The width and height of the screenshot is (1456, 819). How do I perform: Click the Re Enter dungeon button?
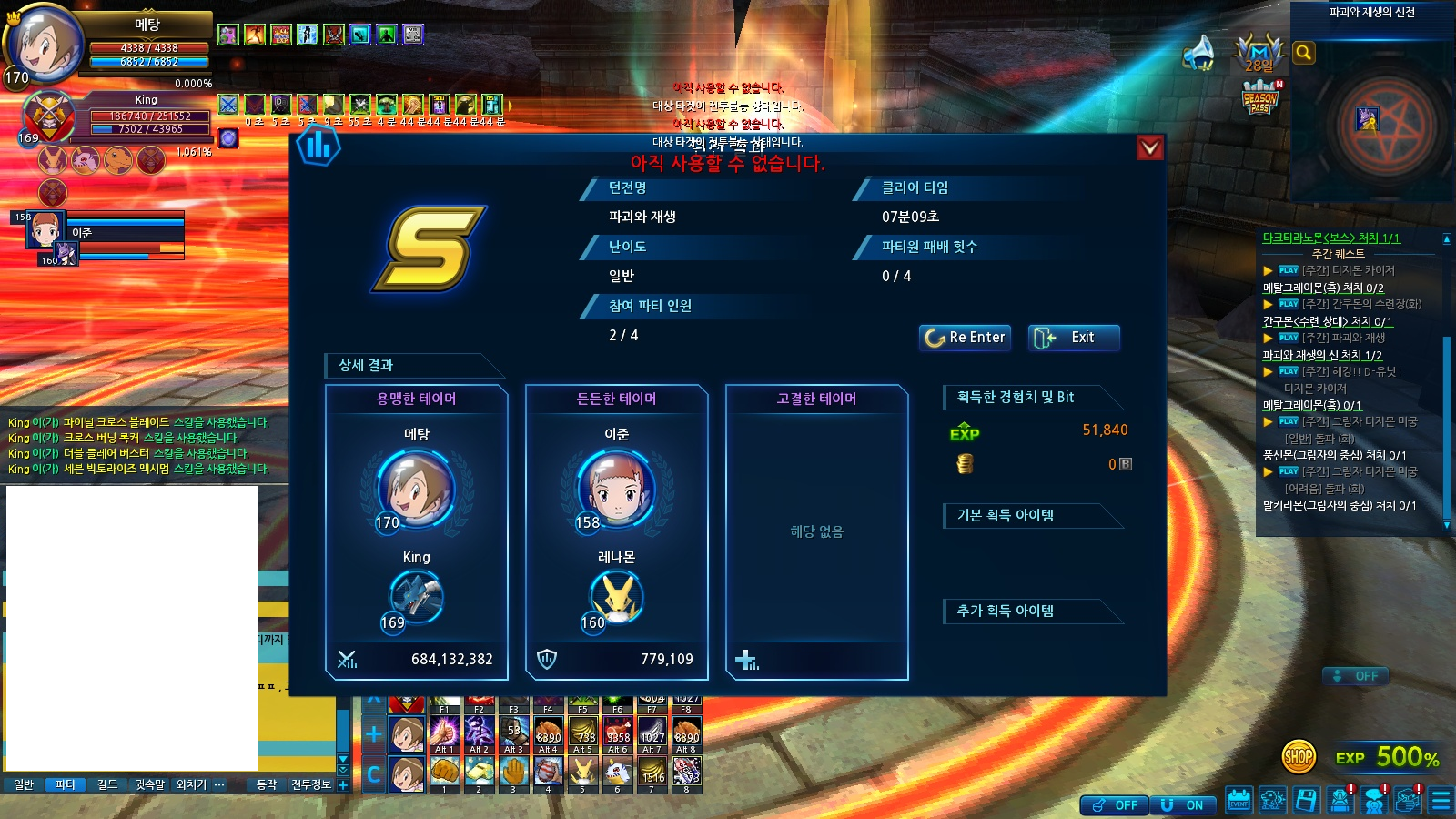click(x=965, y=338)
